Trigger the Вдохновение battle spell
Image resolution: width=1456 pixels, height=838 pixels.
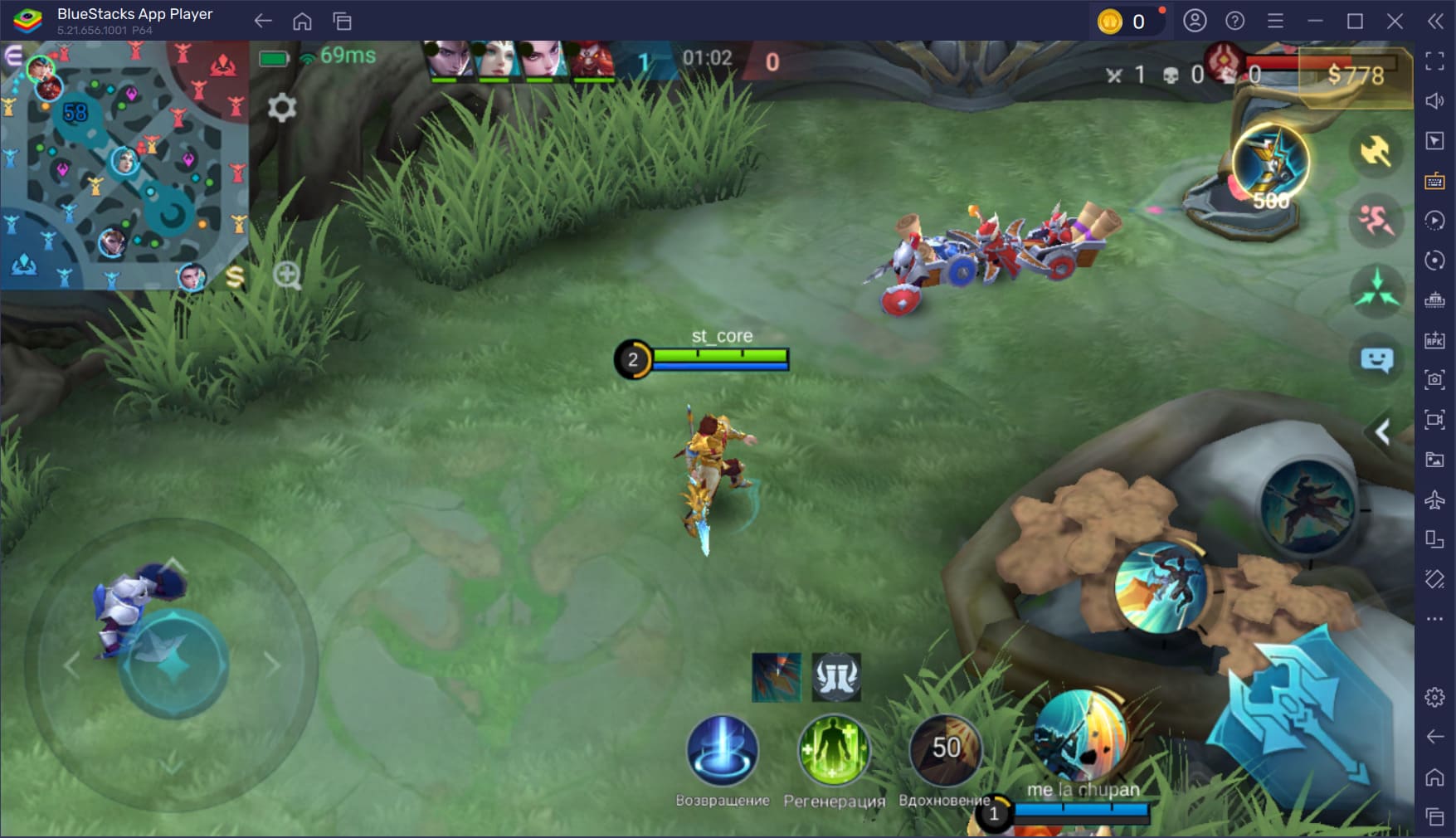pyautogui.click(x=945, y=750)
